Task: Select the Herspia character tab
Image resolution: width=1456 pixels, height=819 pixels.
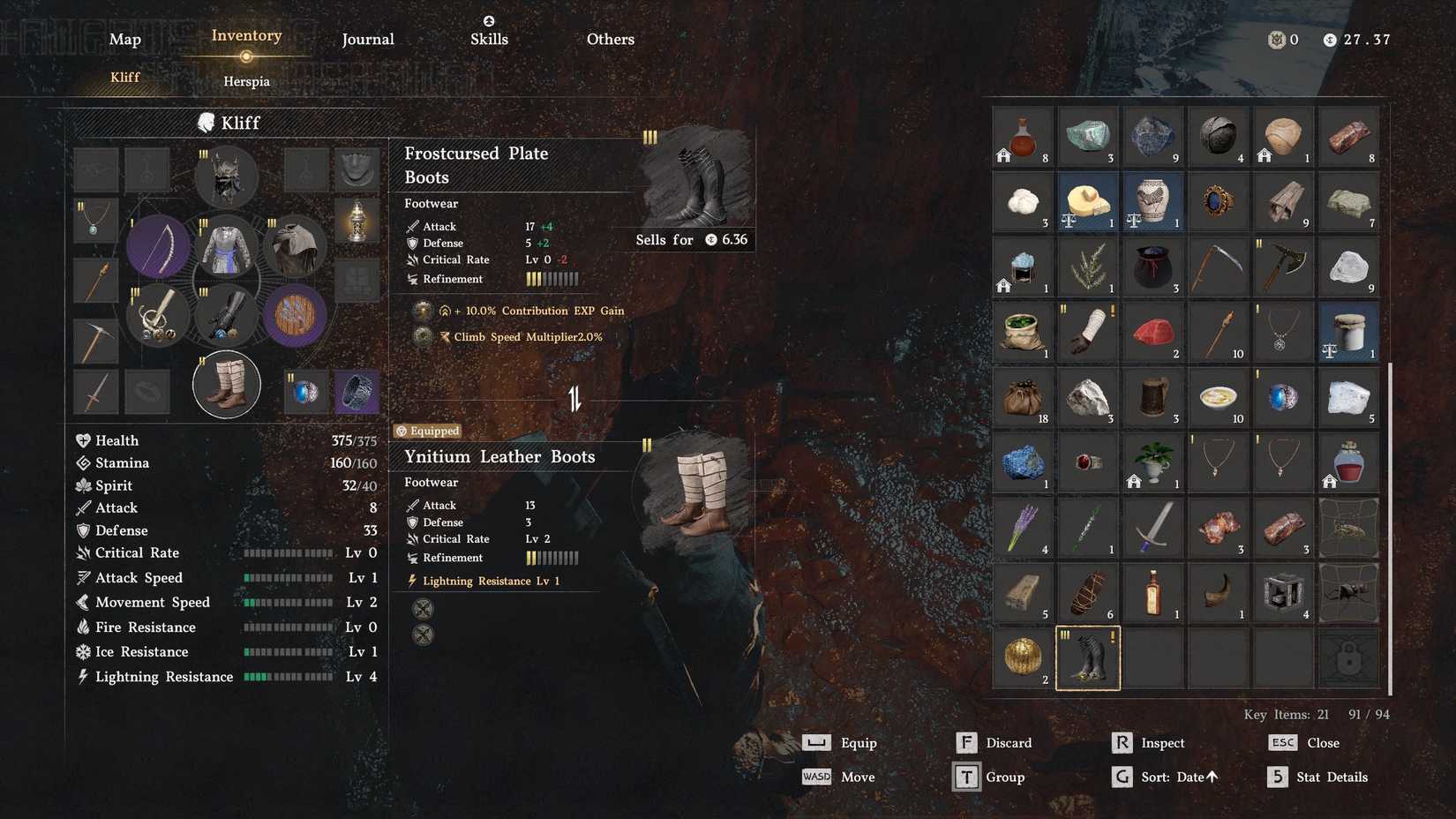Action: click(245, 81)
